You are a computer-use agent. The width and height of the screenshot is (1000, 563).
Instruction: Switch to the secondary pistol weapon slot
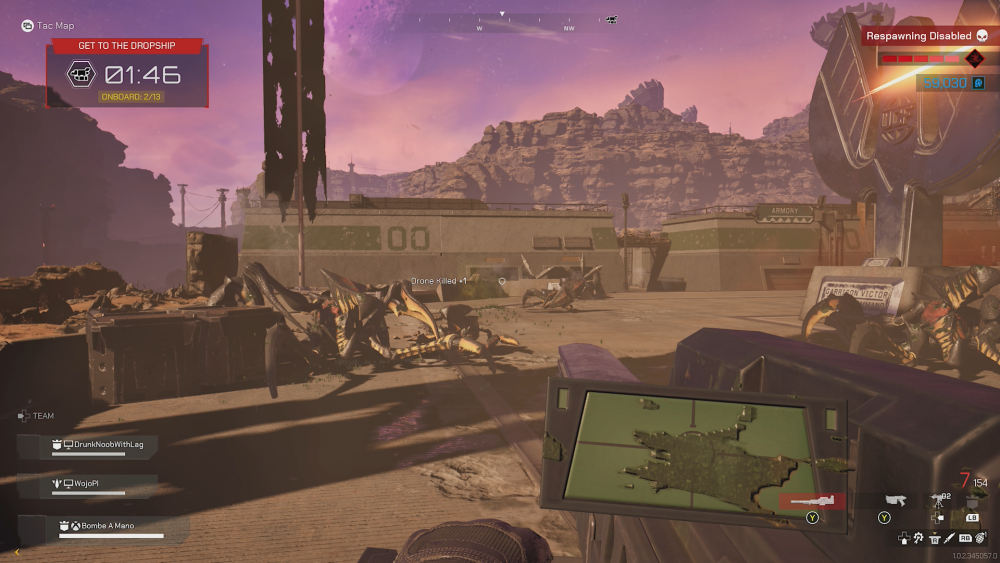[x=896, y=500]
